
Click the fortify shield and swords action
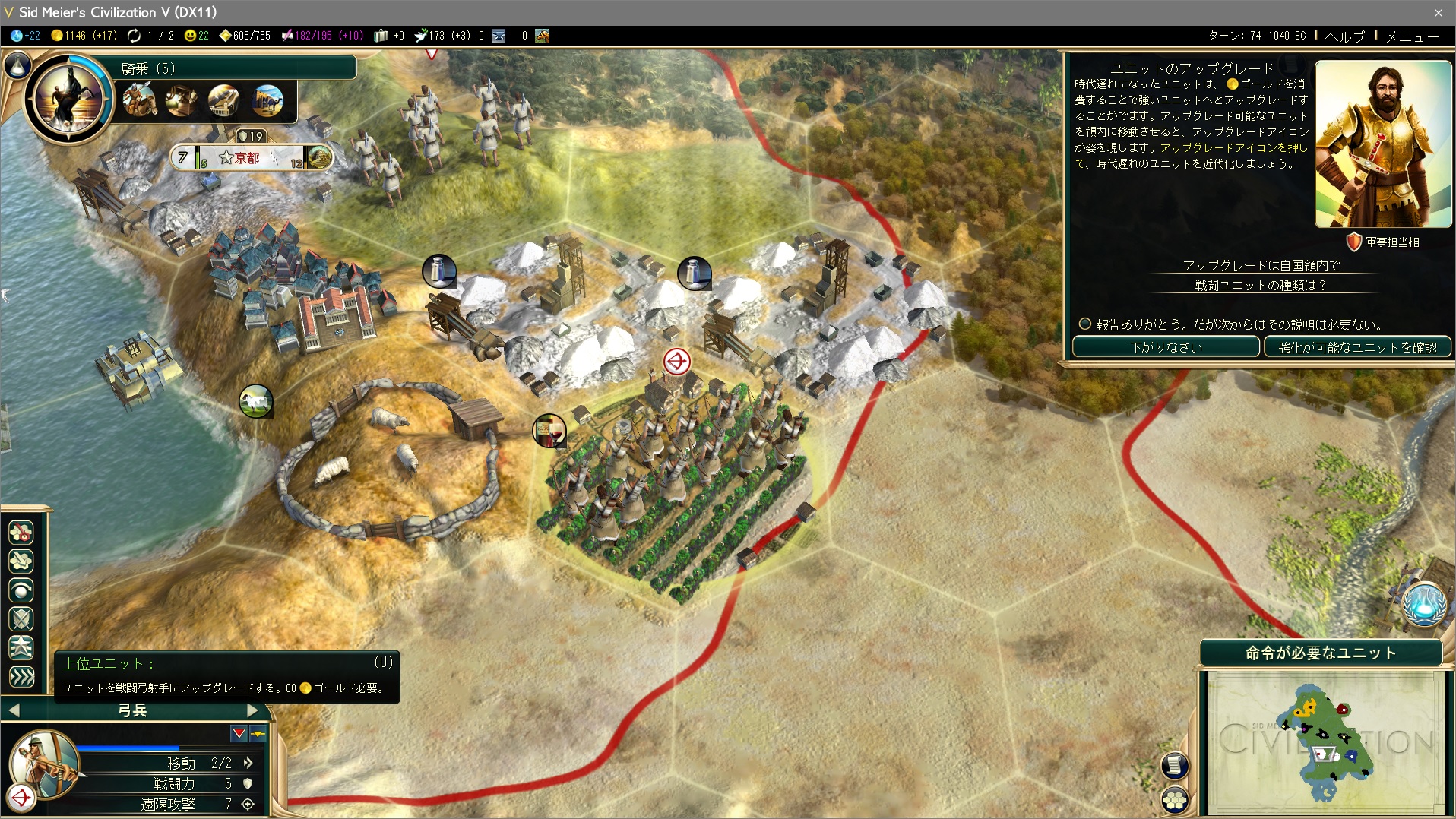click(x=21, y=618)
